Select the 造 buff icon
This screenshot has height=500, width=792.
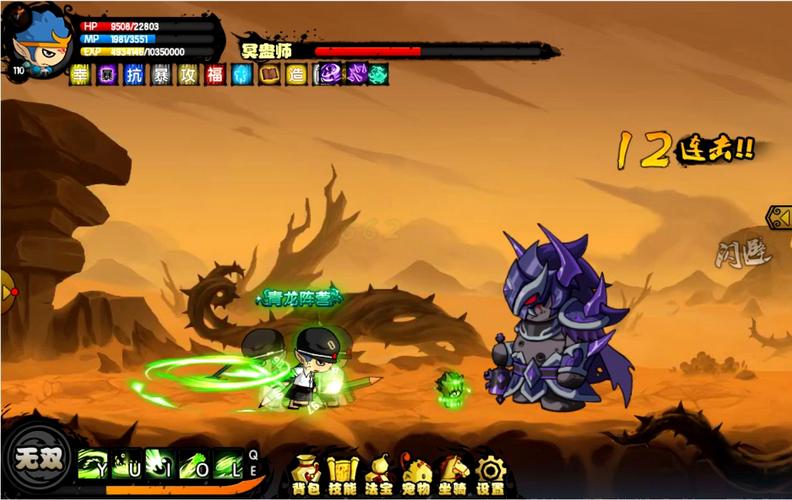[x=296, y=75]
